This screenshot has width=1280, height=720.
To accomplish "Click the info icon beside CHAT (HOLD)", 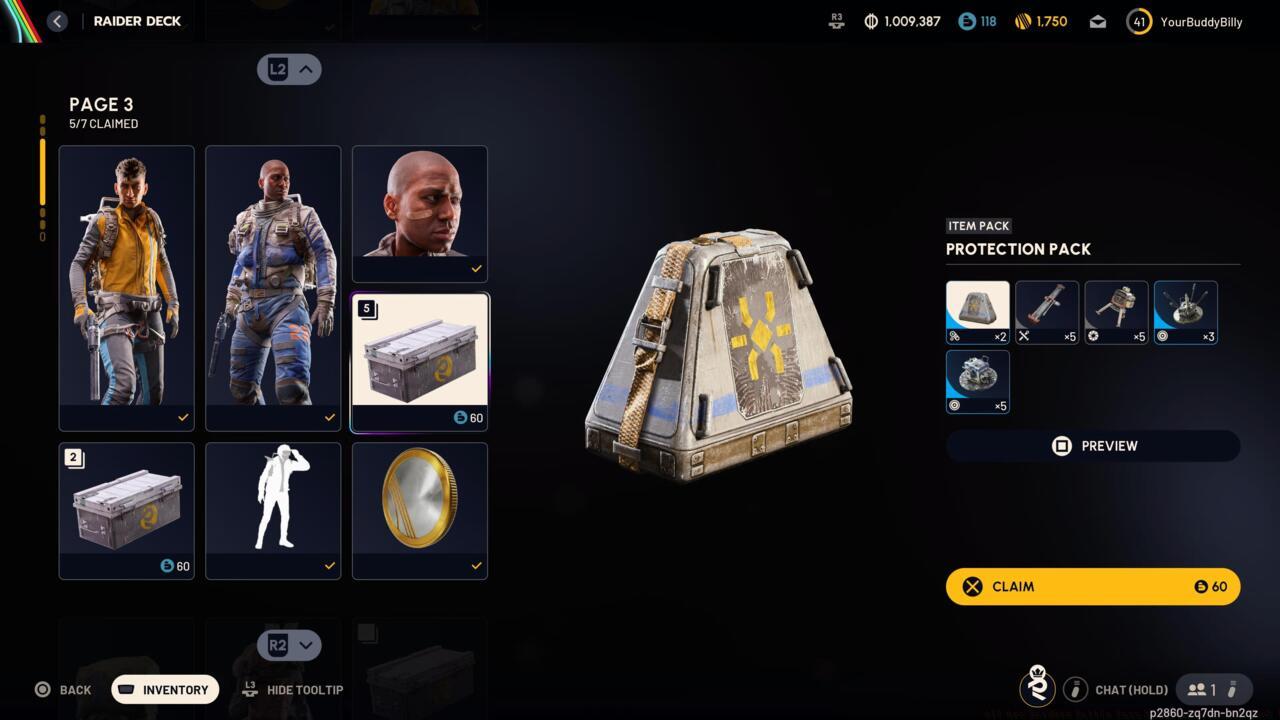I will tap(1075, 689).
